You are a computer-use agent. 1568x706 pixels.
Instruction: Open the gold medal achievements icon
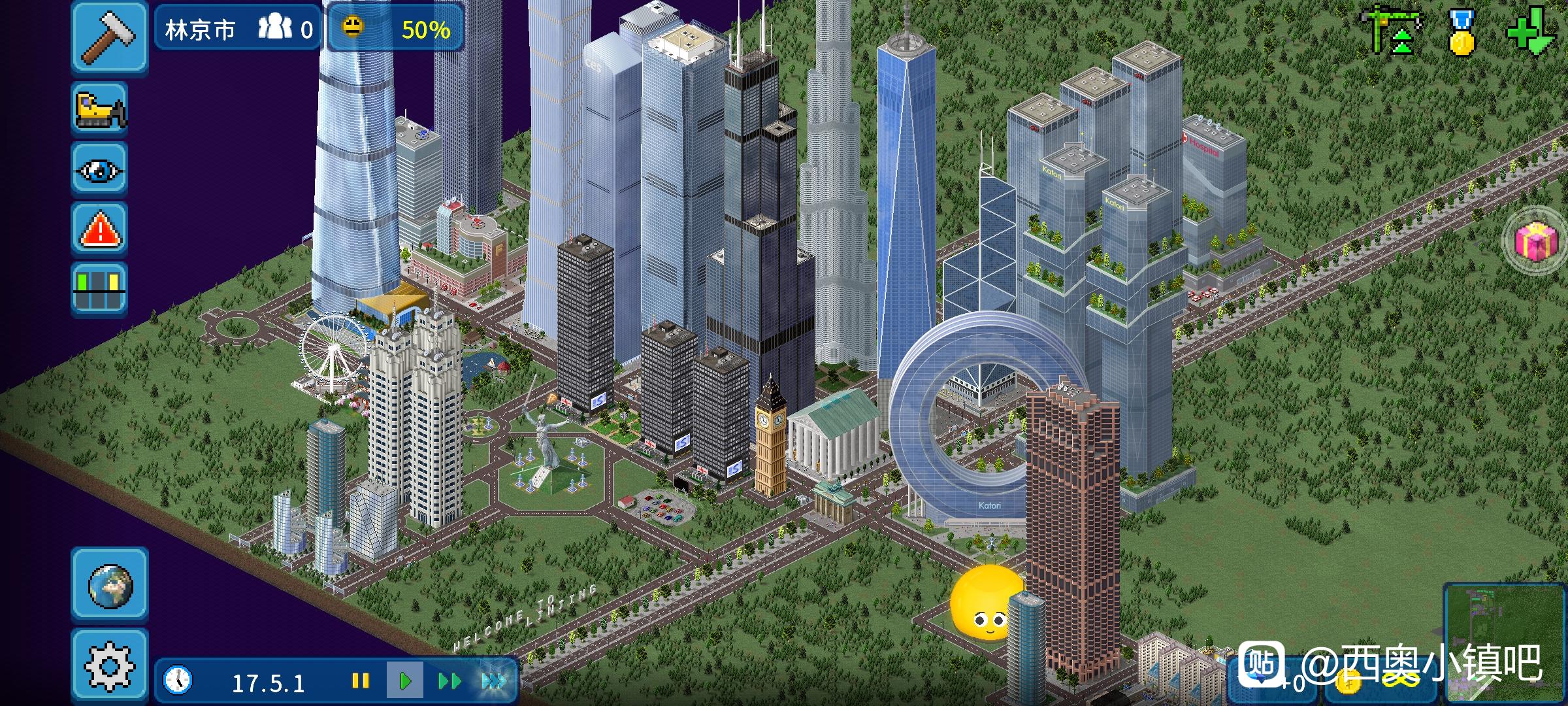1461,32
